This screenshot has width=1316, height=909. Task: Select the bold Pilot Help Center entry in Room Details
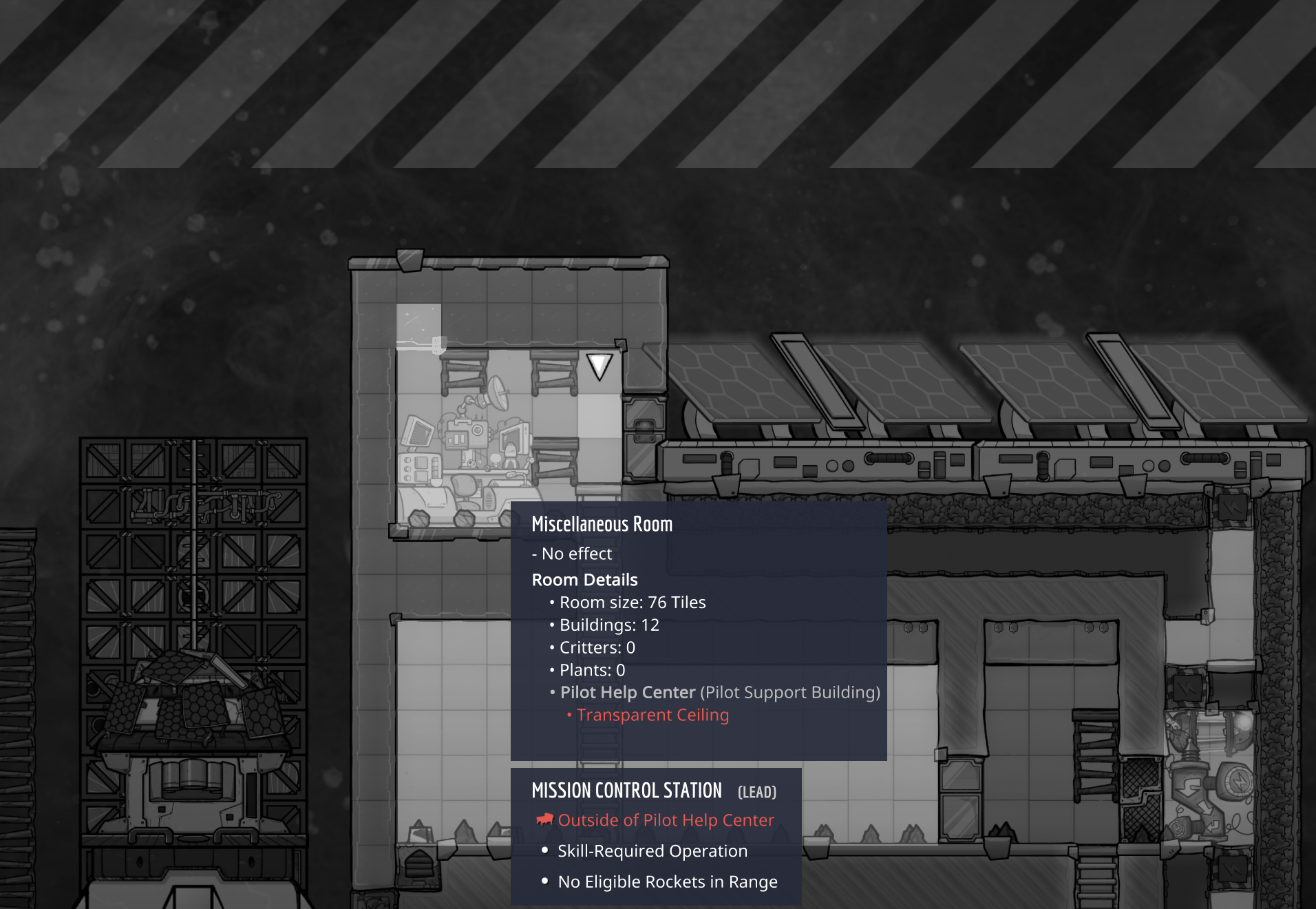(x=627, y=692)
